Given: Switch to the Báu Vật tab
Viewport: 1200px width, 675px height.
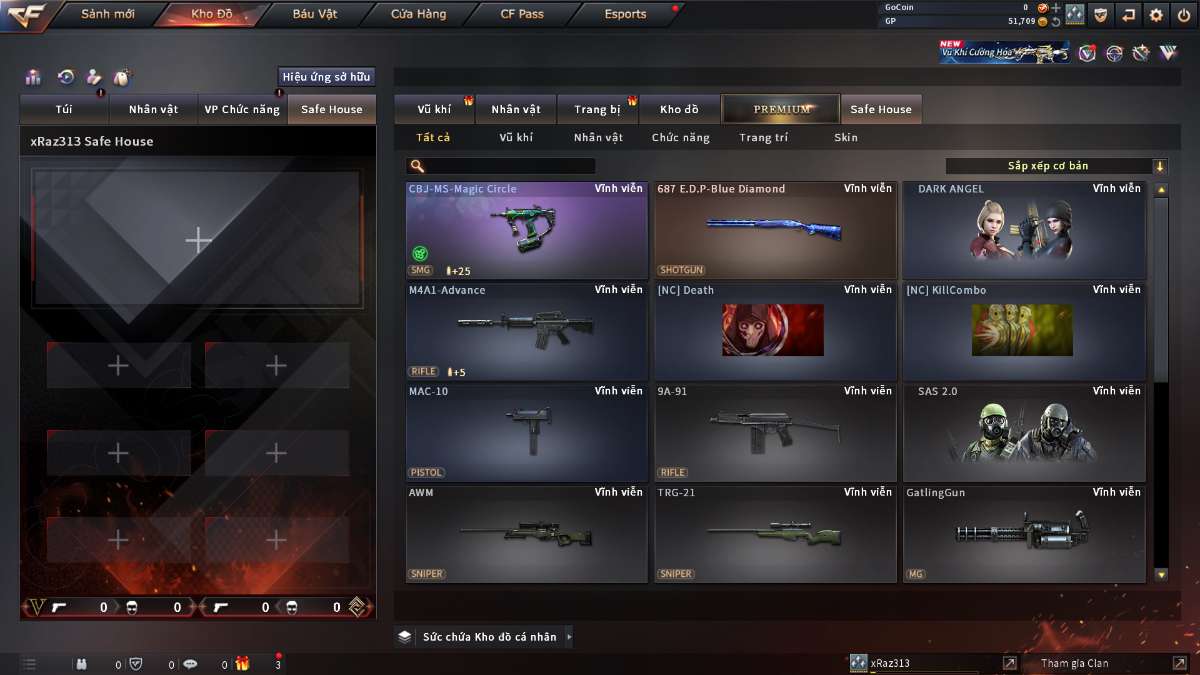Looking at the screenshot, I should point(315,15).
